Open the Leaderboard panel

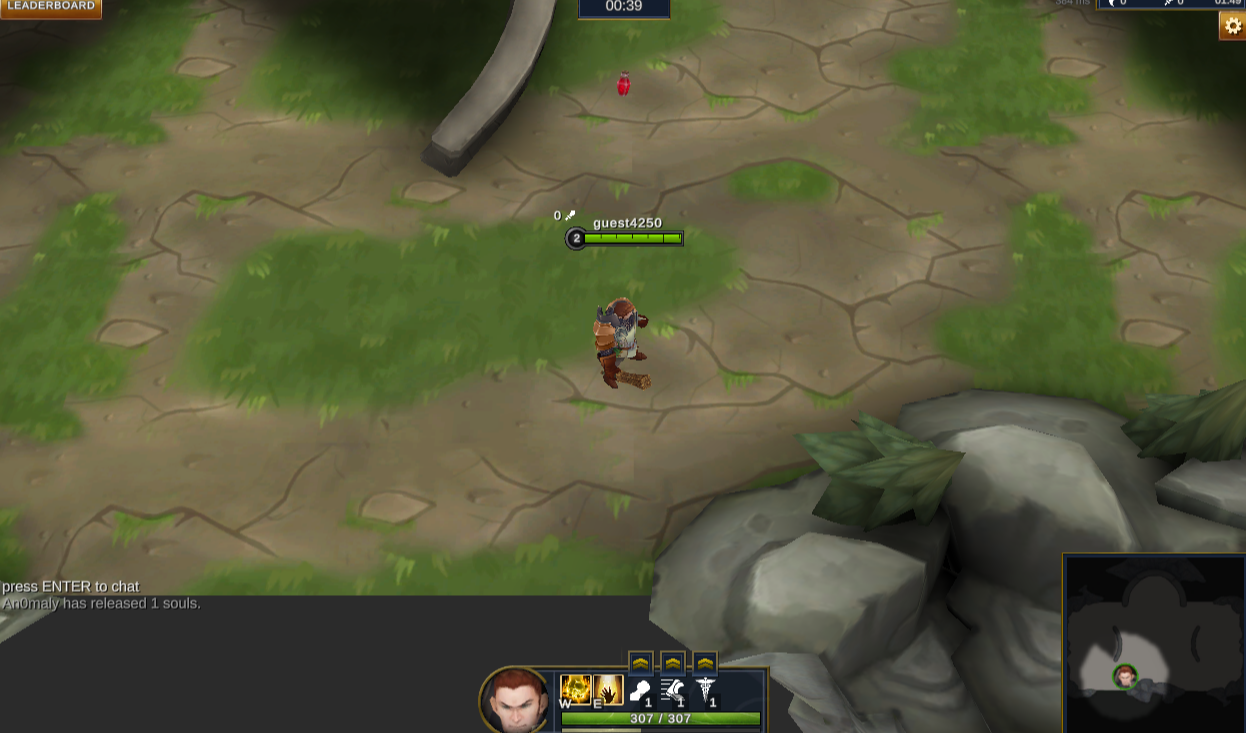(x=51, y=7)
